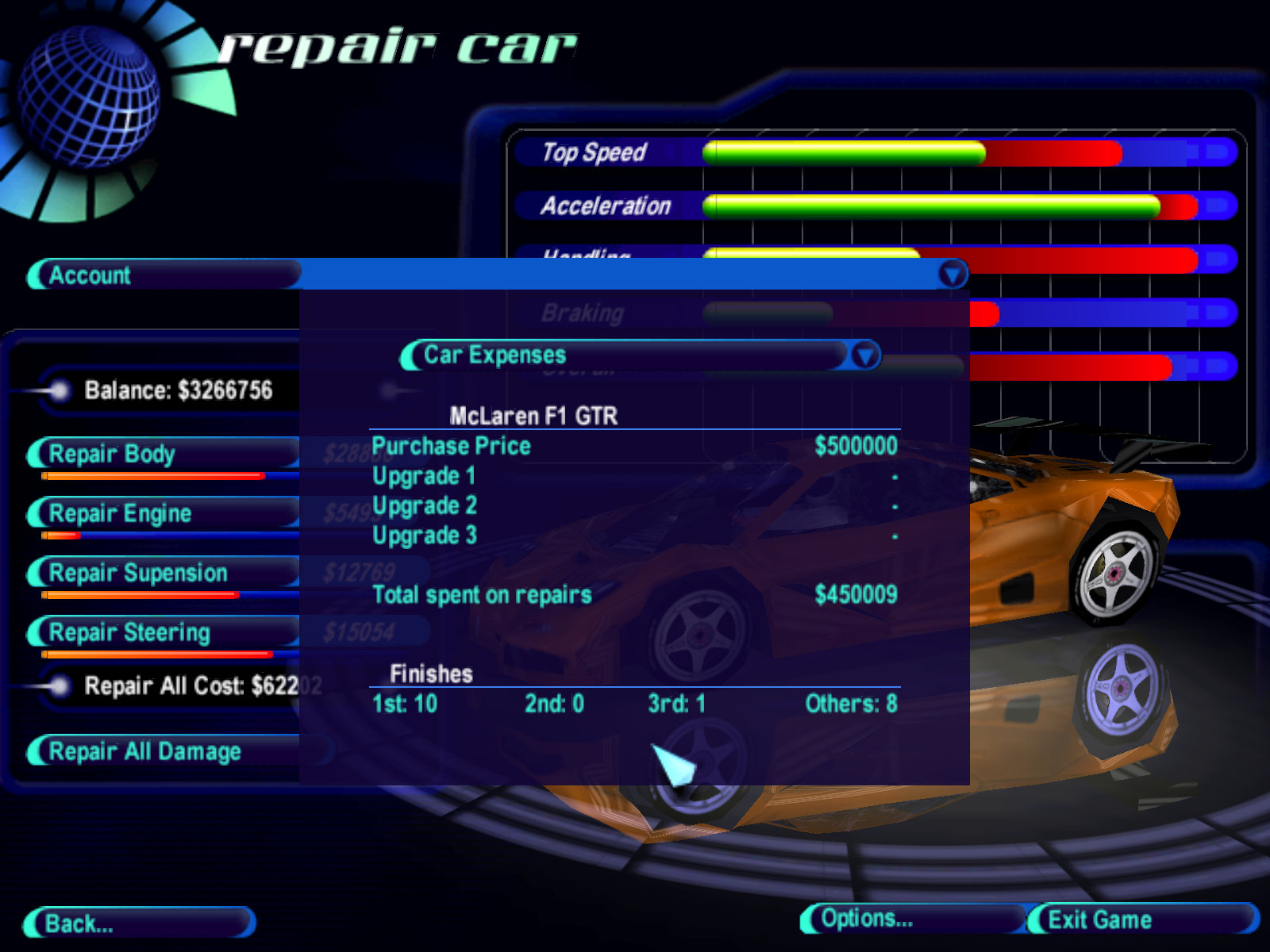Image resolution: width=1270 pixels, height=952 pixels.
Task: Open the Options menu
Action: tap(913, 919)
